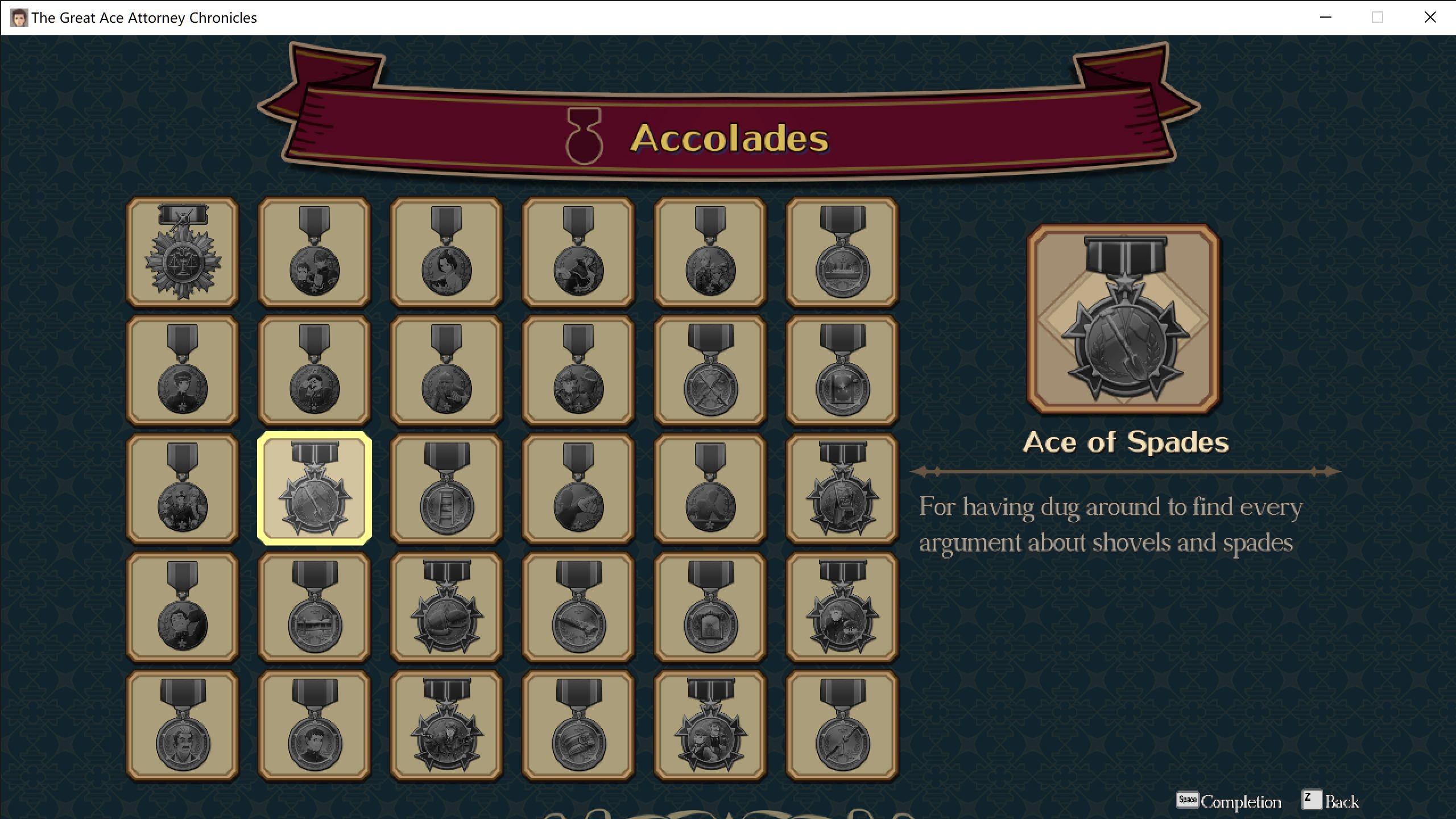The width and height of the screenshot is (1456, 819).
Task: Select the scales of justice starburst medal
Action: (x=182, y=253)
